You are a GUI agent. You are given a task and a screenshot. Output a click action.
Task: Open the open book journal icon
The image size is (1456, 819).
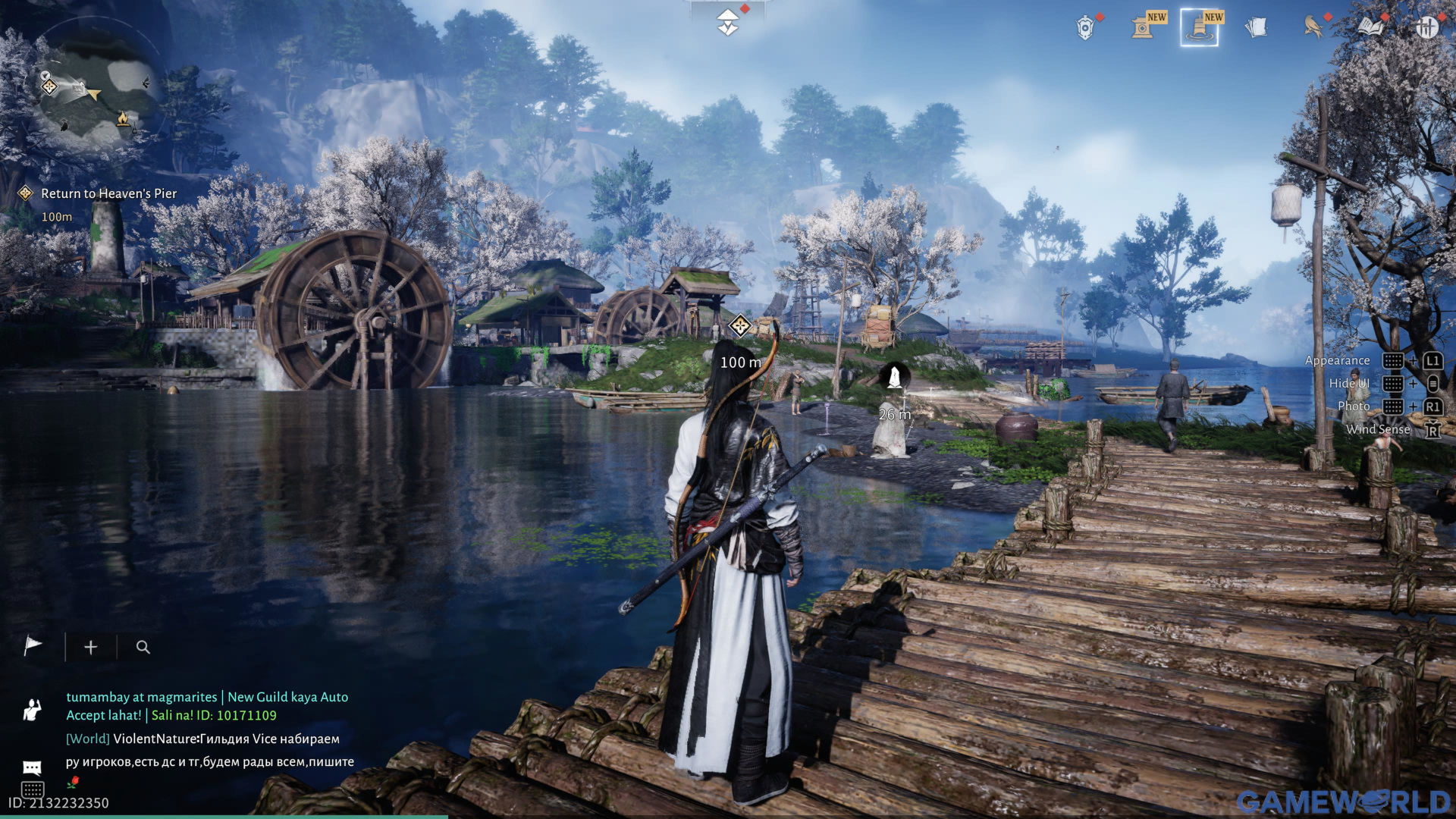pos(1370,27)
